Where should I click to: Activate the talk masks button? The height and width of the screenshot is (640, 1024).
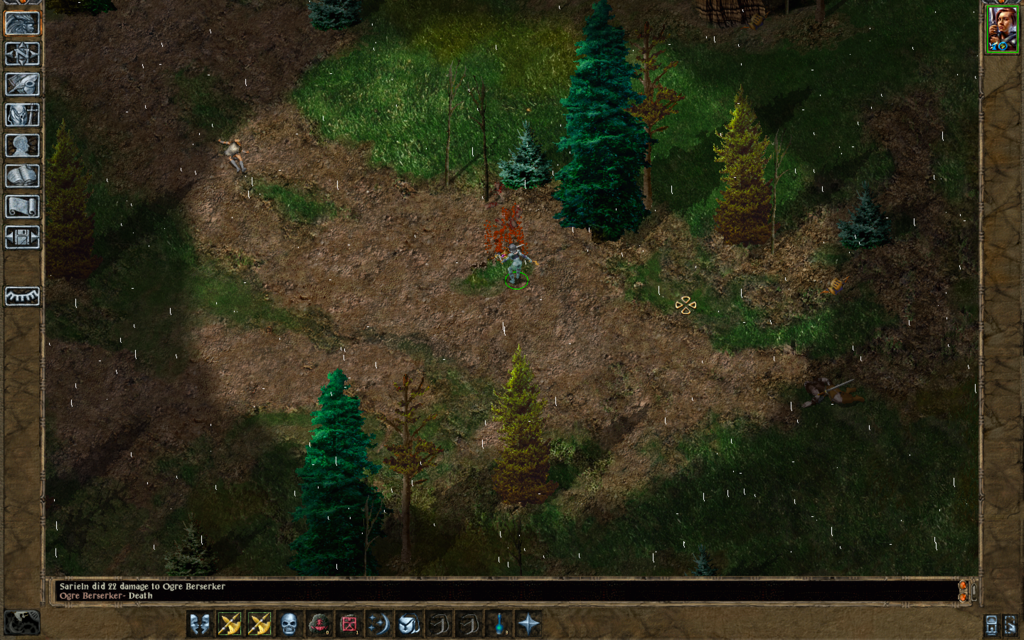200,624
